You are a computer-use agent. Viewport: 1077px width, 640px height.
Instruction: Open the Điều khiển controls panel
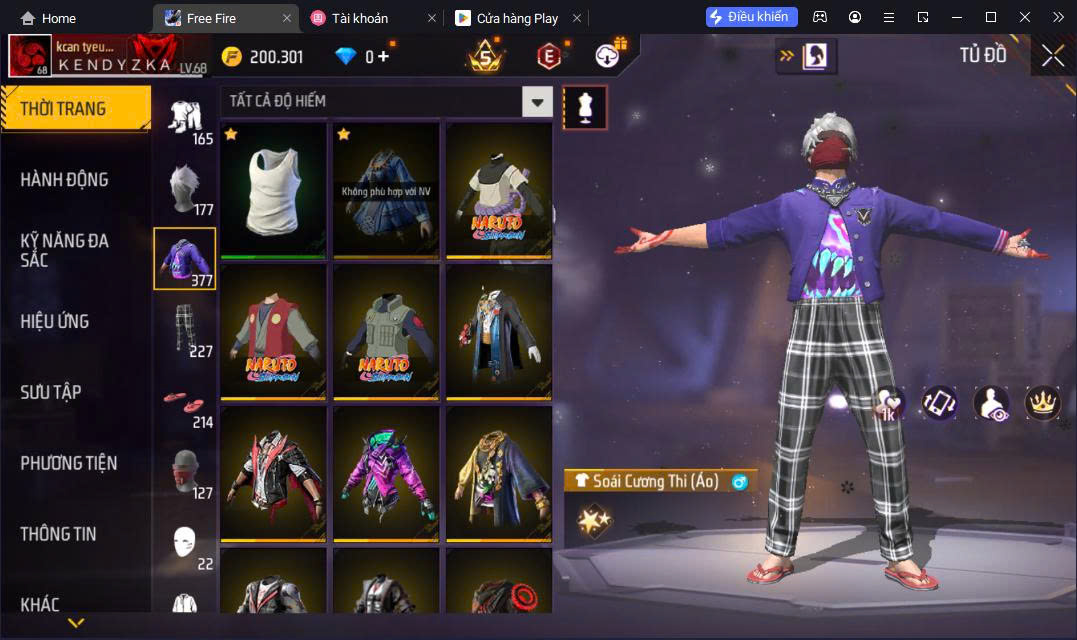tap(751, 17)
